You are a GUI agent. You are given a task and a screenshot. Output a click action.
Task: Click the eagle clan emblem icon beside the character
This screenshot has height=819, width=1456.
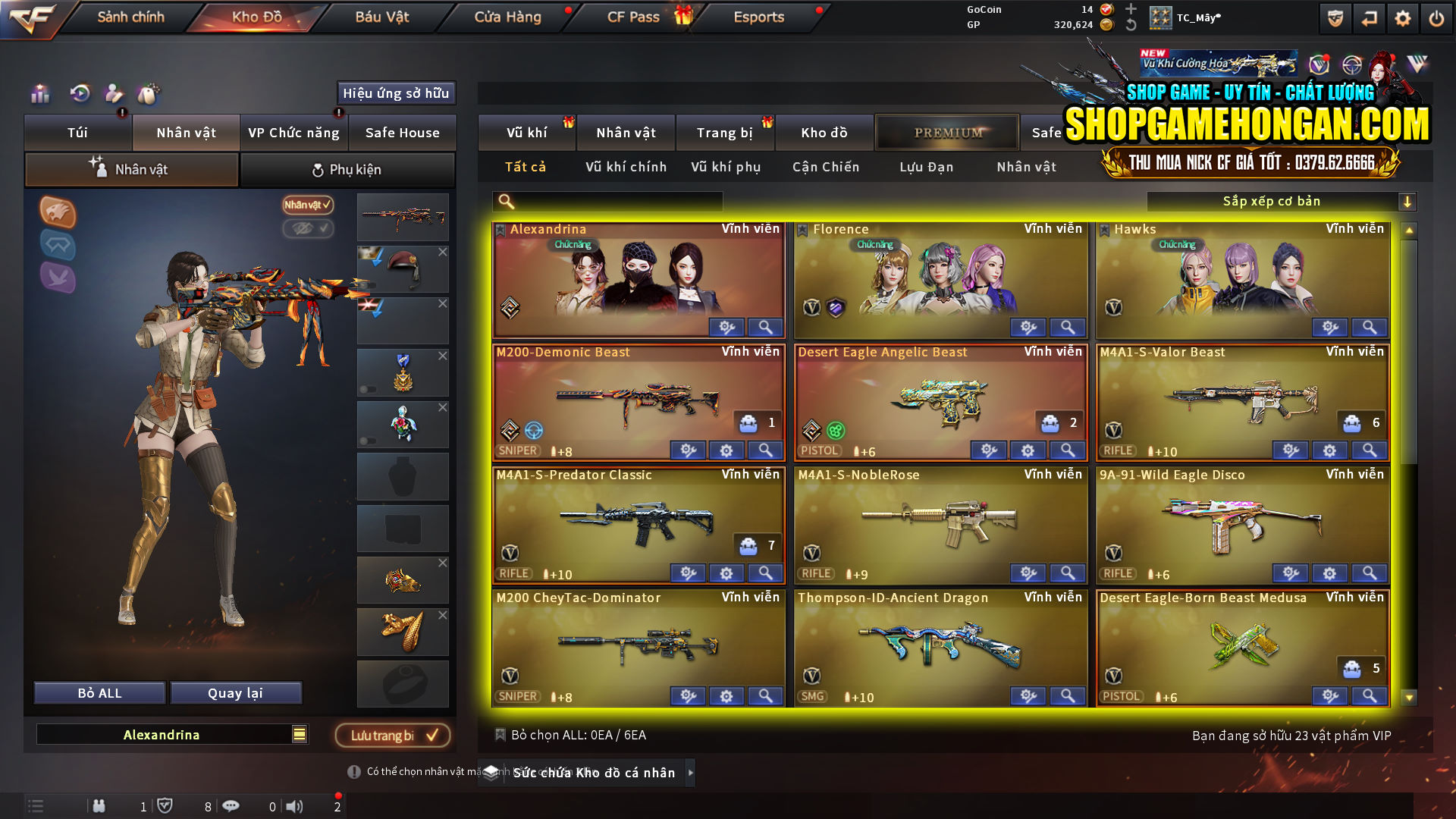[x=58, y=213]
